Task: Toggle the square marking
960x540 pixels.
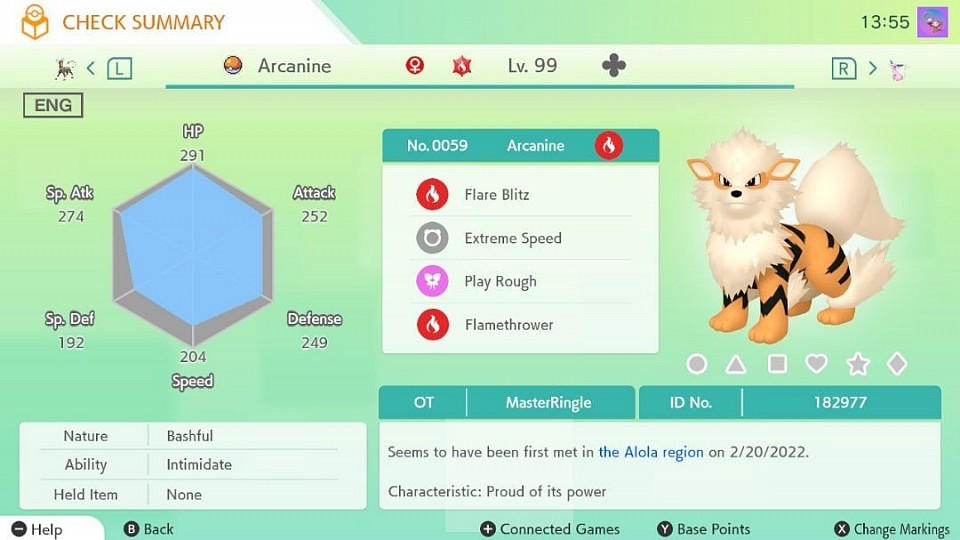Action: tap(777, 364)
